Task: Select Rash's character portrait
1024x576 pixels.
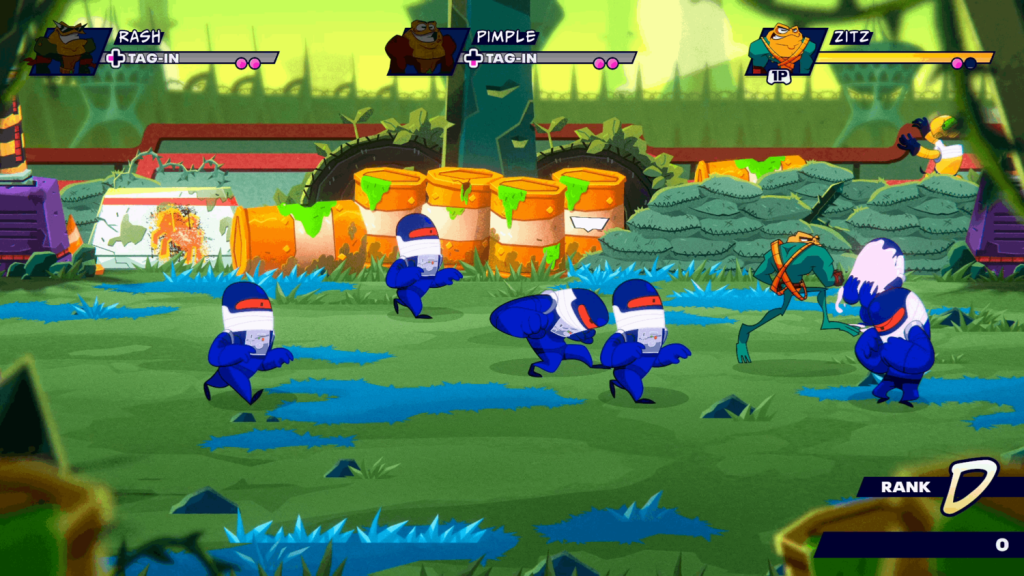Action: coord(68,49)
